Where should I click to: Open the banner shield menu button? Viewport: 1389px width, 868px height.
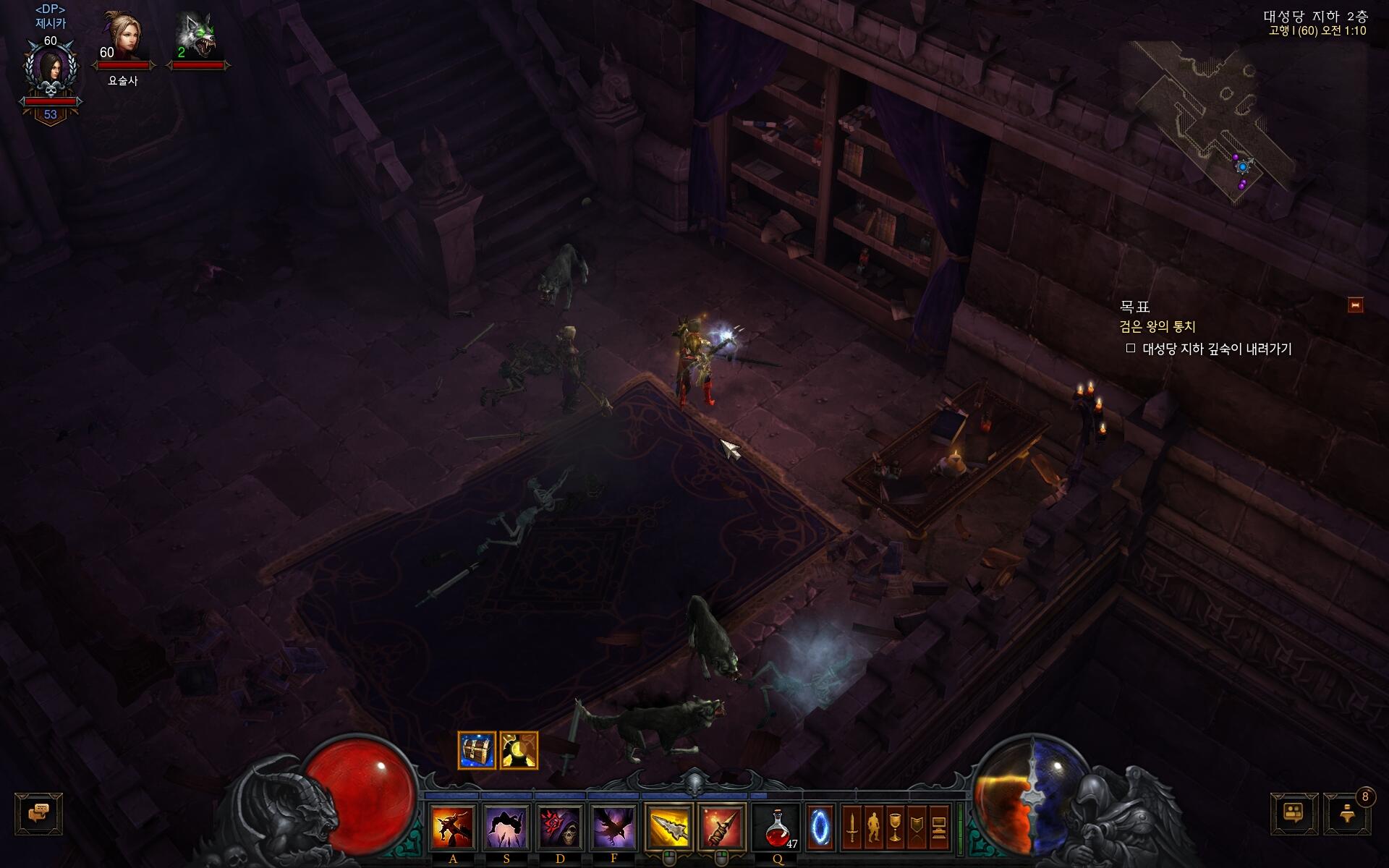point(917,827)
